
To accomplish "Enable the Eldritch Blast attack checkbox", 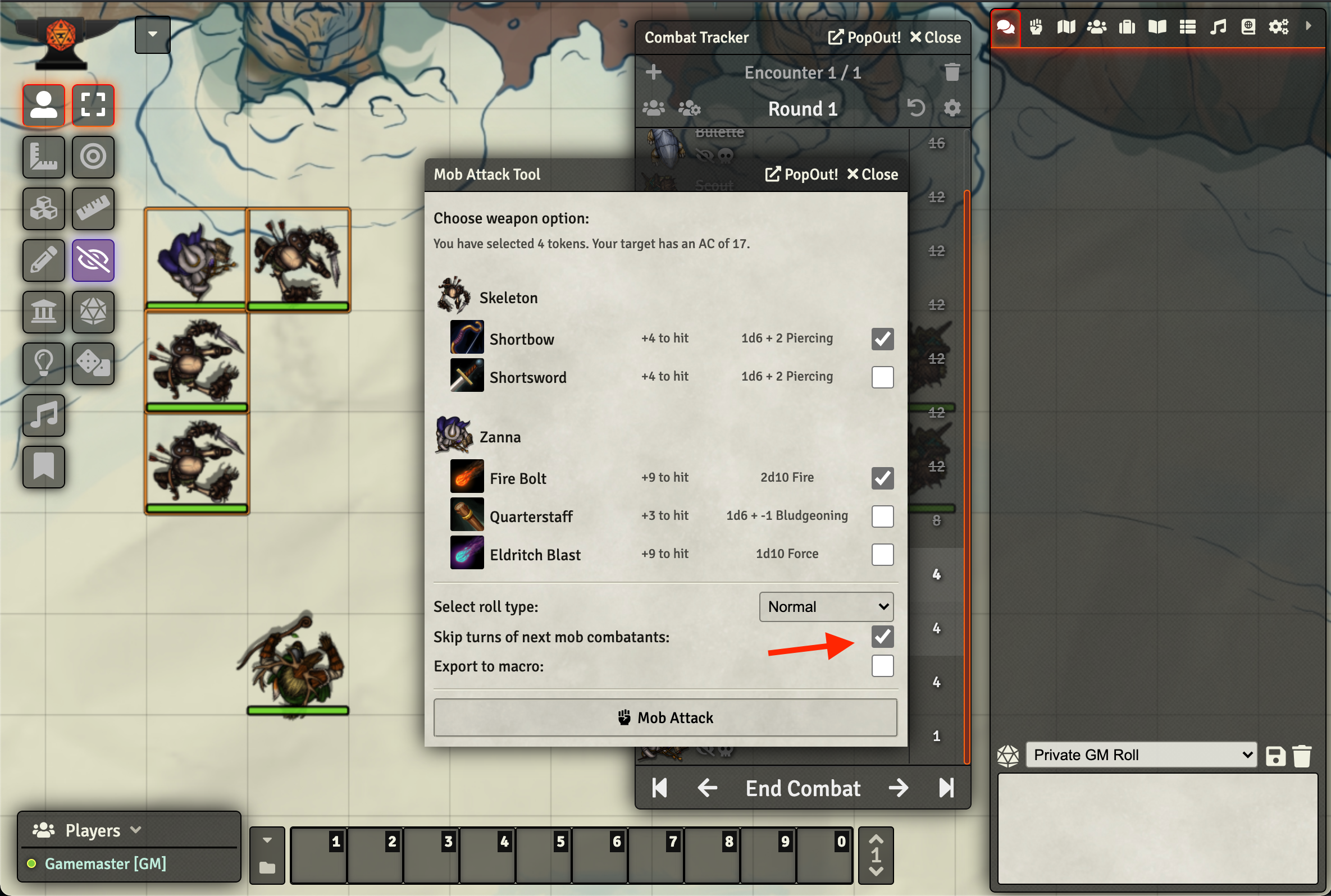I will pos(882,554).
